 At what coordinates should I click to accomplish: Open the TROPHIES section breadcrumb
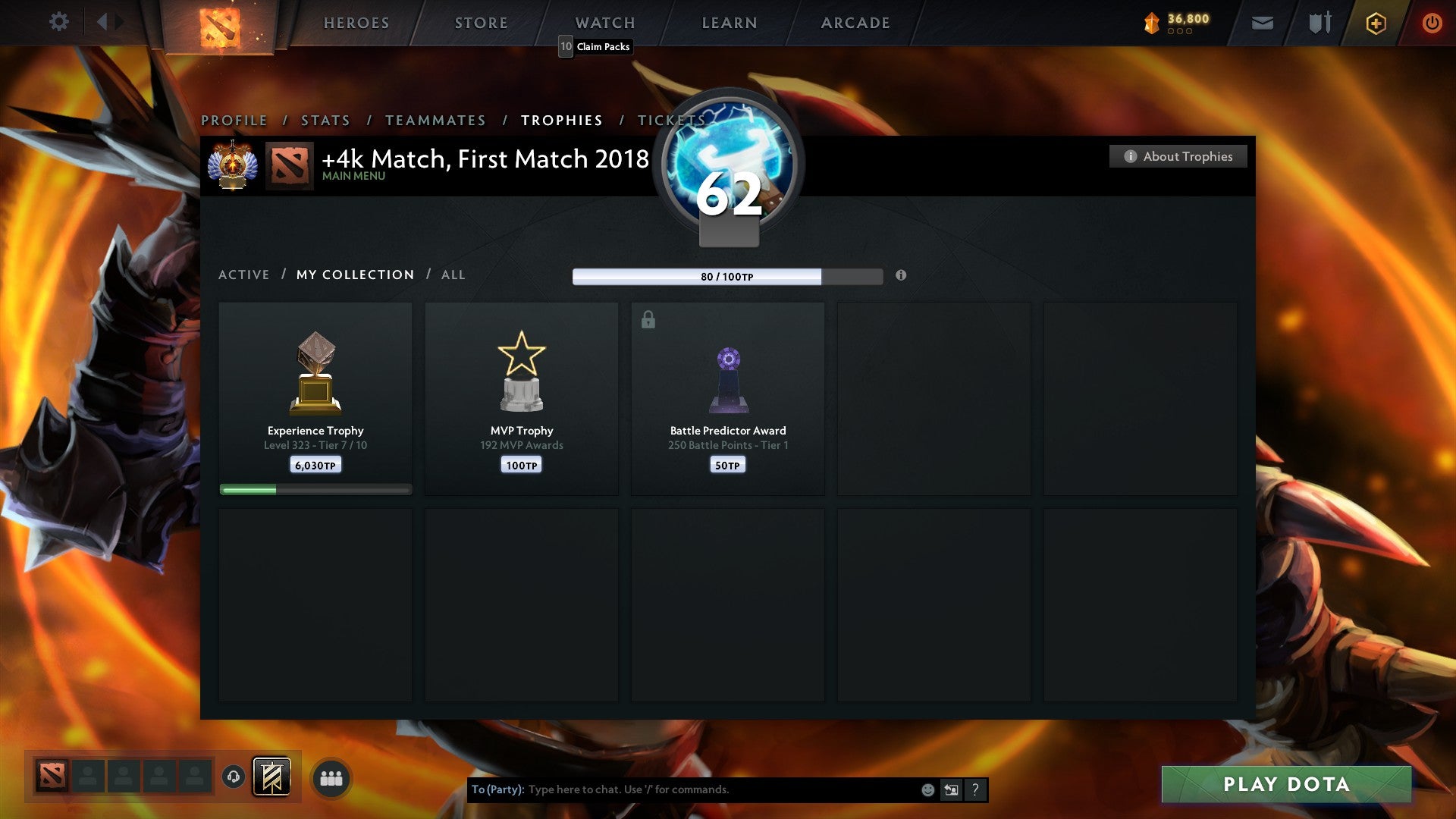click(x=561, y=120)
